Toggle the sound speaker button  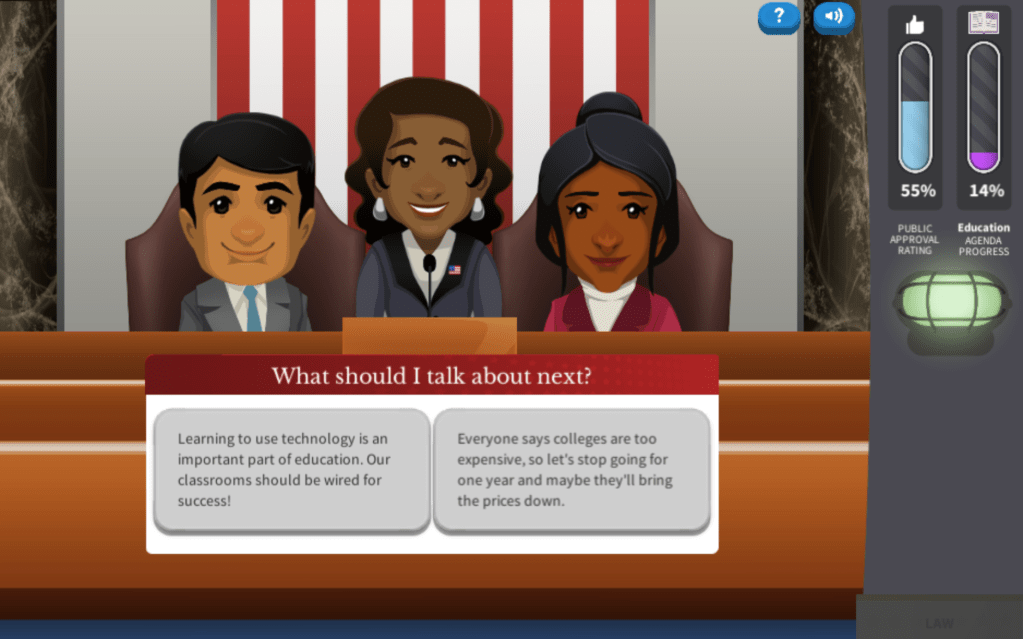833,17
